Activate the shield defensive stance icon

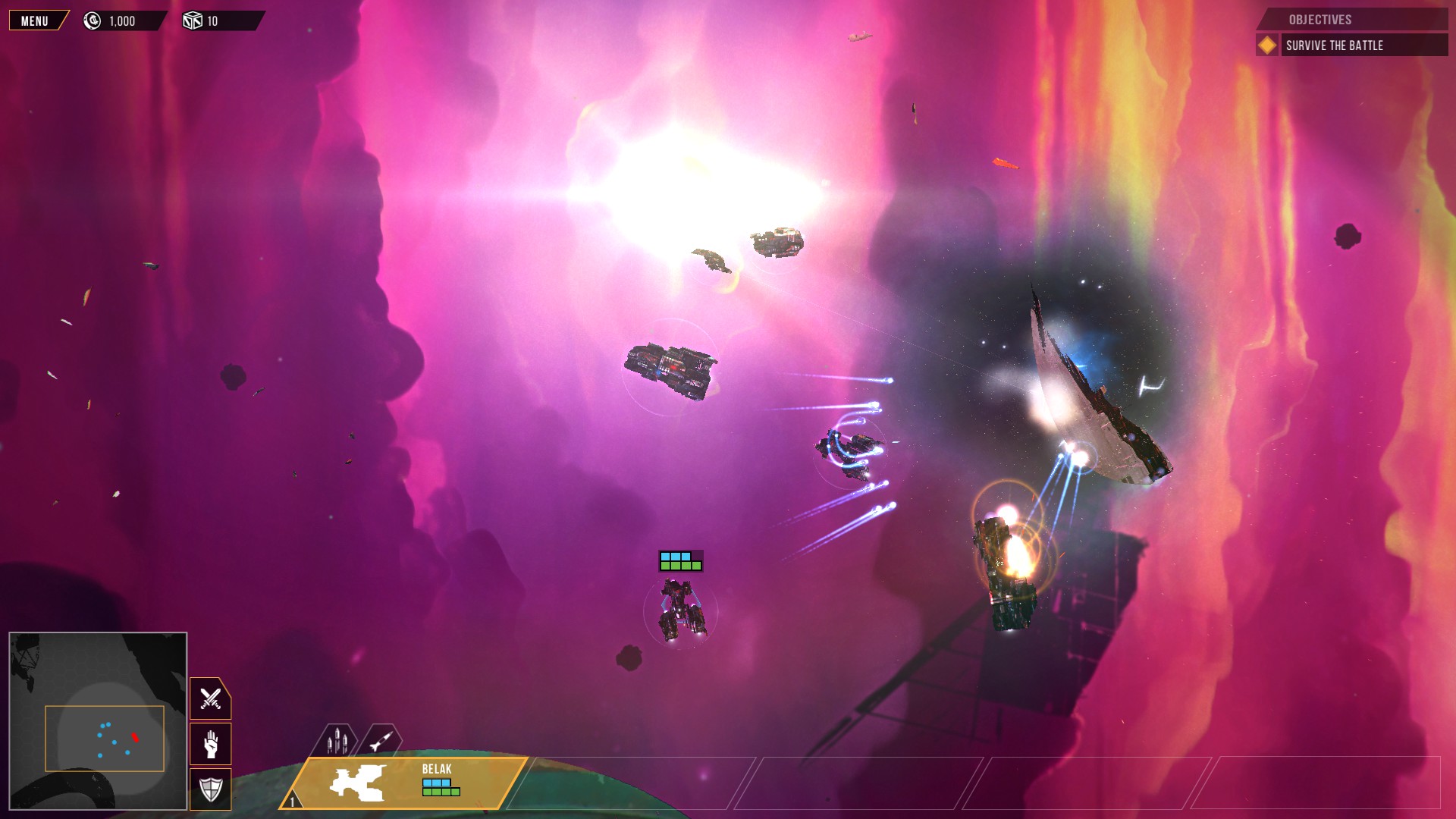(x=209, y=789)
